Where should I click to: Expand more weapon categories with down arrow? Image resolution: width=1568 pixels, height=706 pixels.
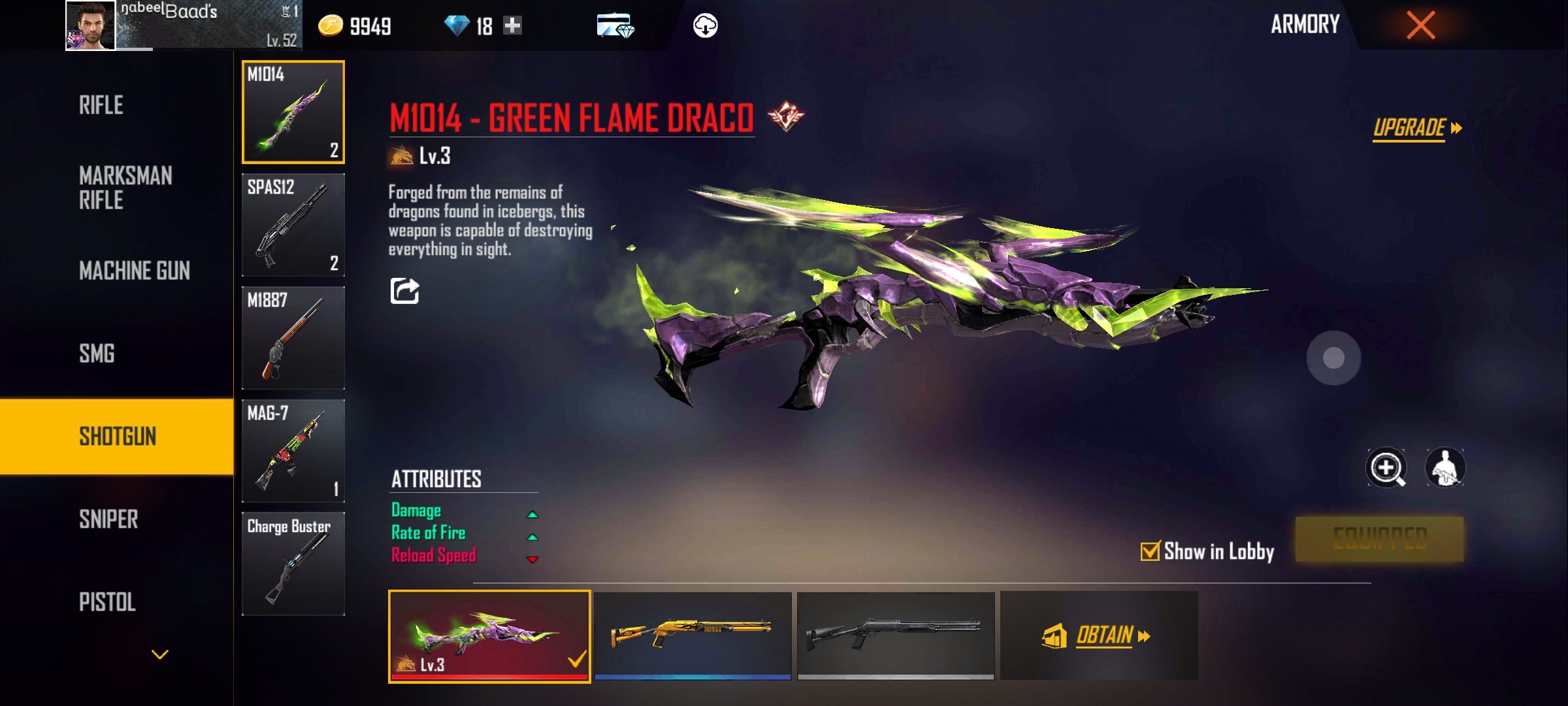(160, 654)
